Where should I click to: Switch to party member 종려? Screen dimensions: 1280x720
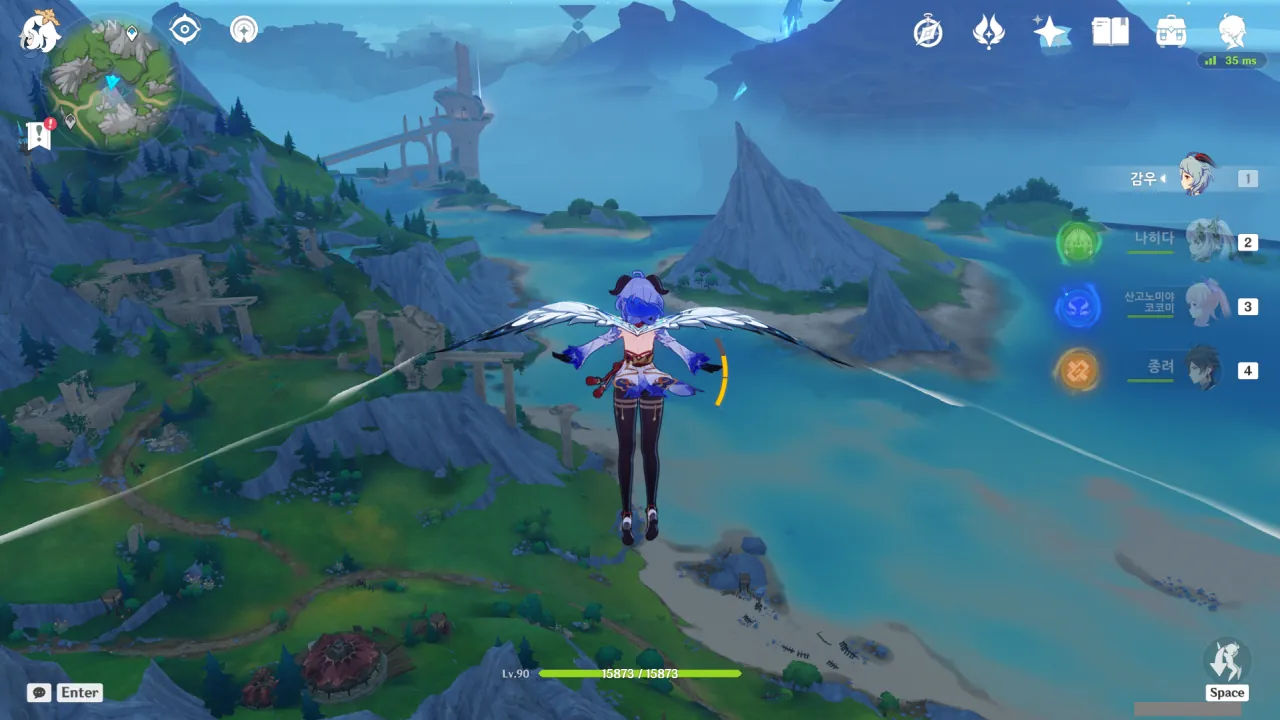point(1207,369)
